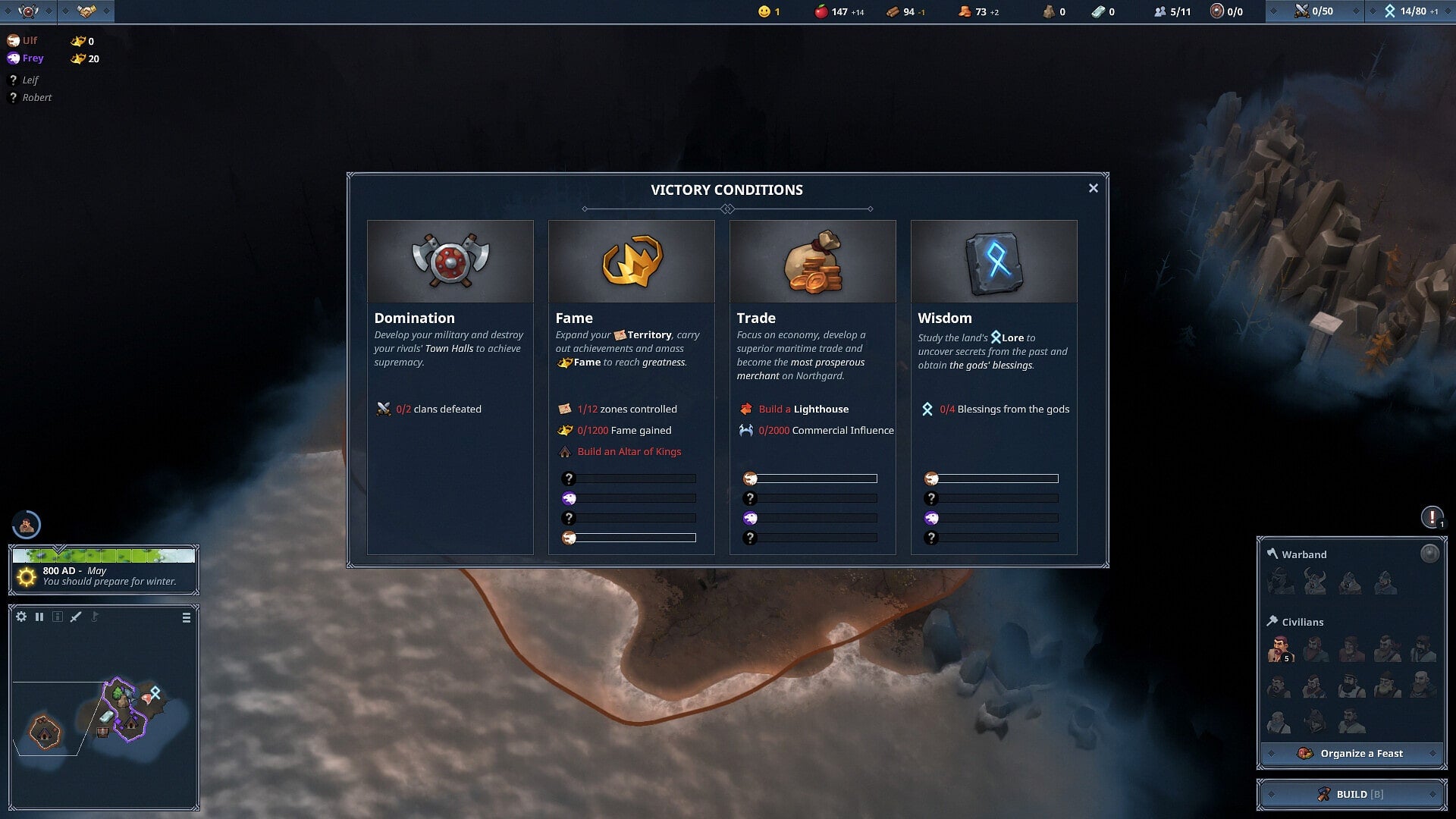Select the Fame crown emblem
This screenshot has height=819, width=1456.
click(x=631, y=261)
